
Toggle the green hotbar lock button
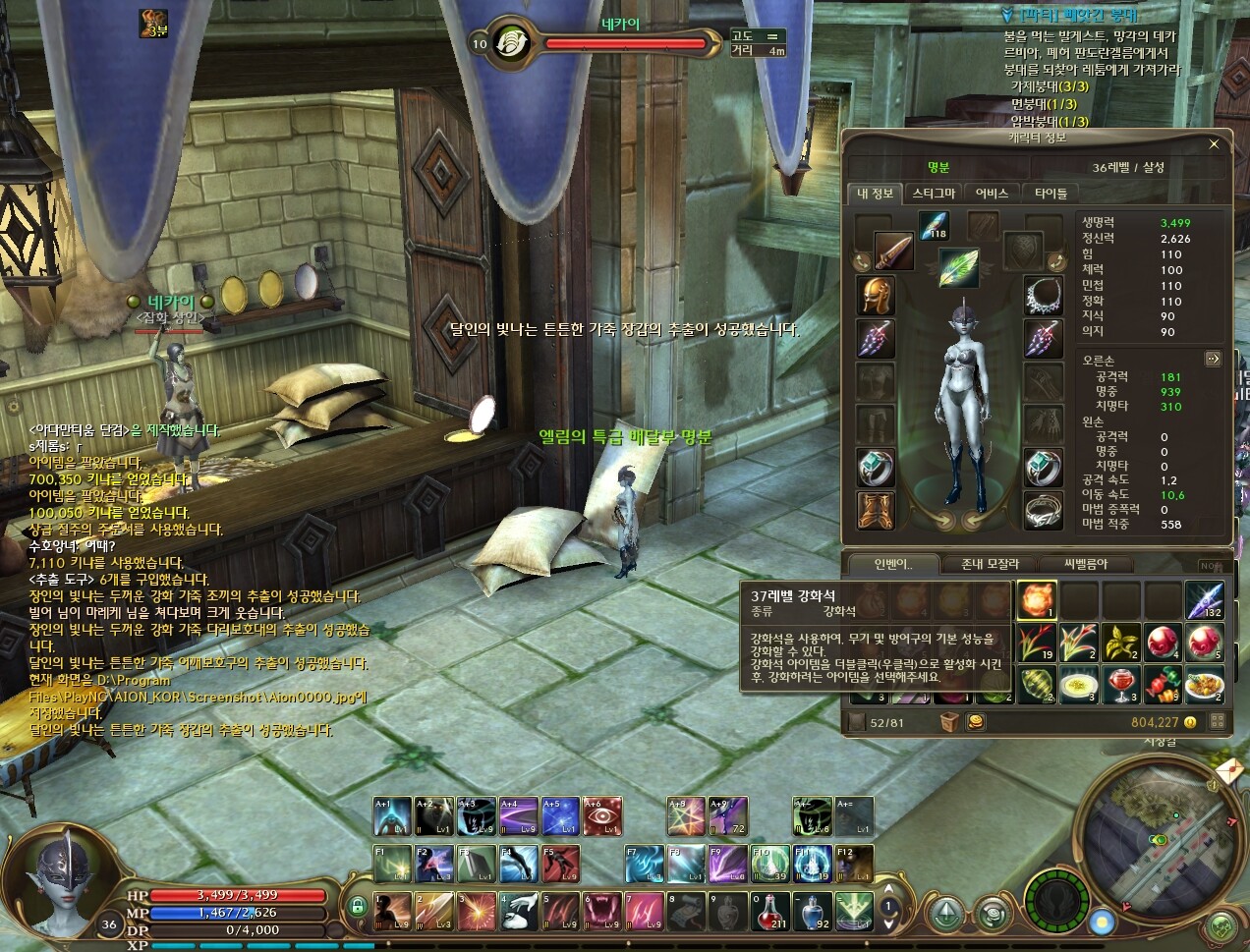358,905
